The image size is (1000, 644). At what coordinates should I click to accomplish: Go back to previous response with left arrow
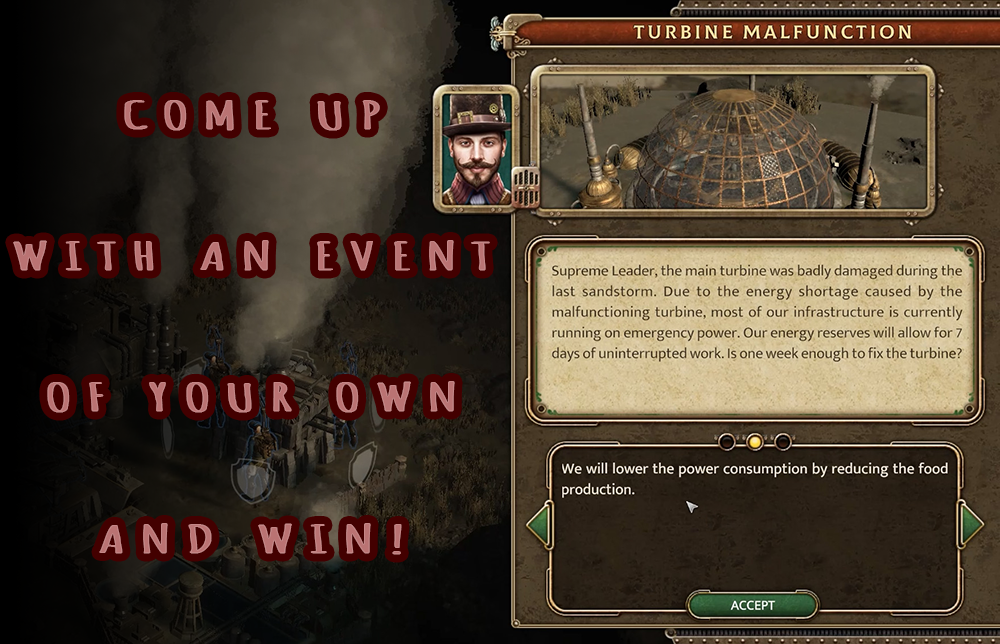[x=539, y=525]
